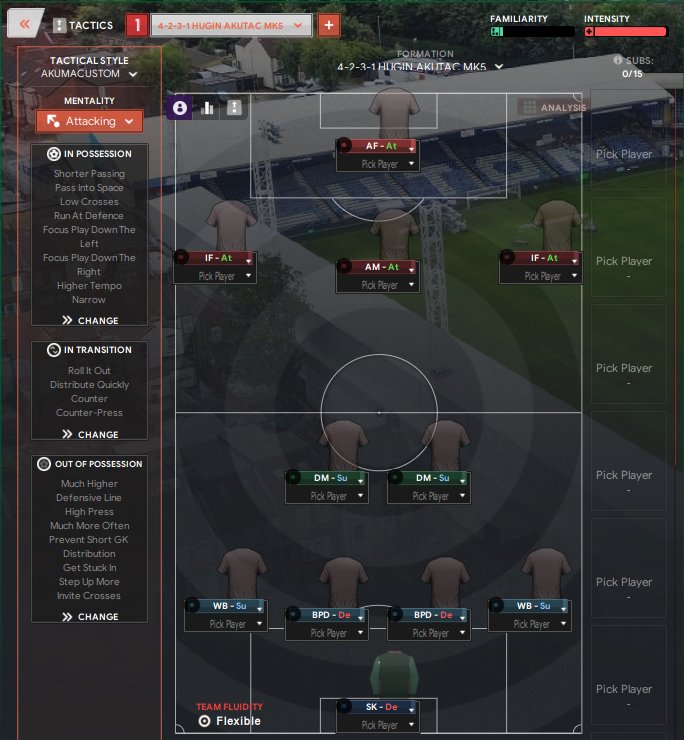Change the Attacking mentality dropdown

click(90, 121)
